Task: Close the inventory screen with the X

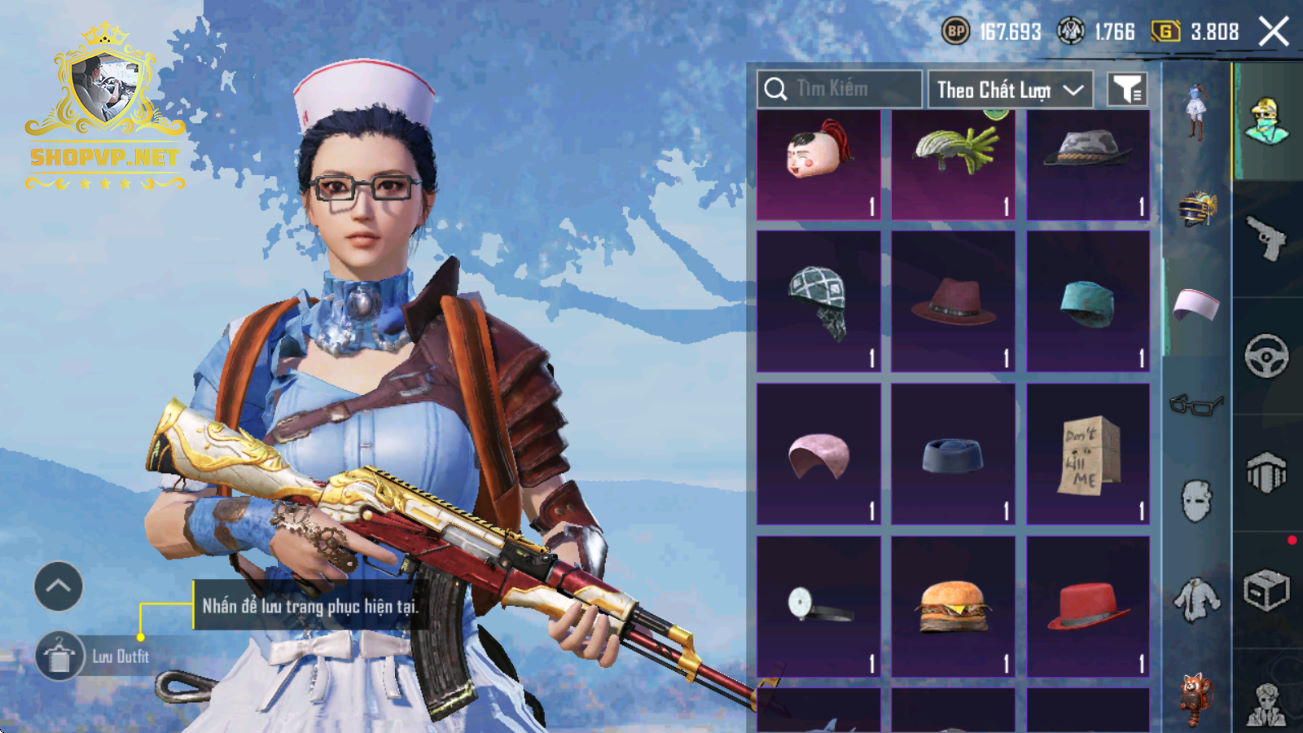Action: (x=1273, y=32)
